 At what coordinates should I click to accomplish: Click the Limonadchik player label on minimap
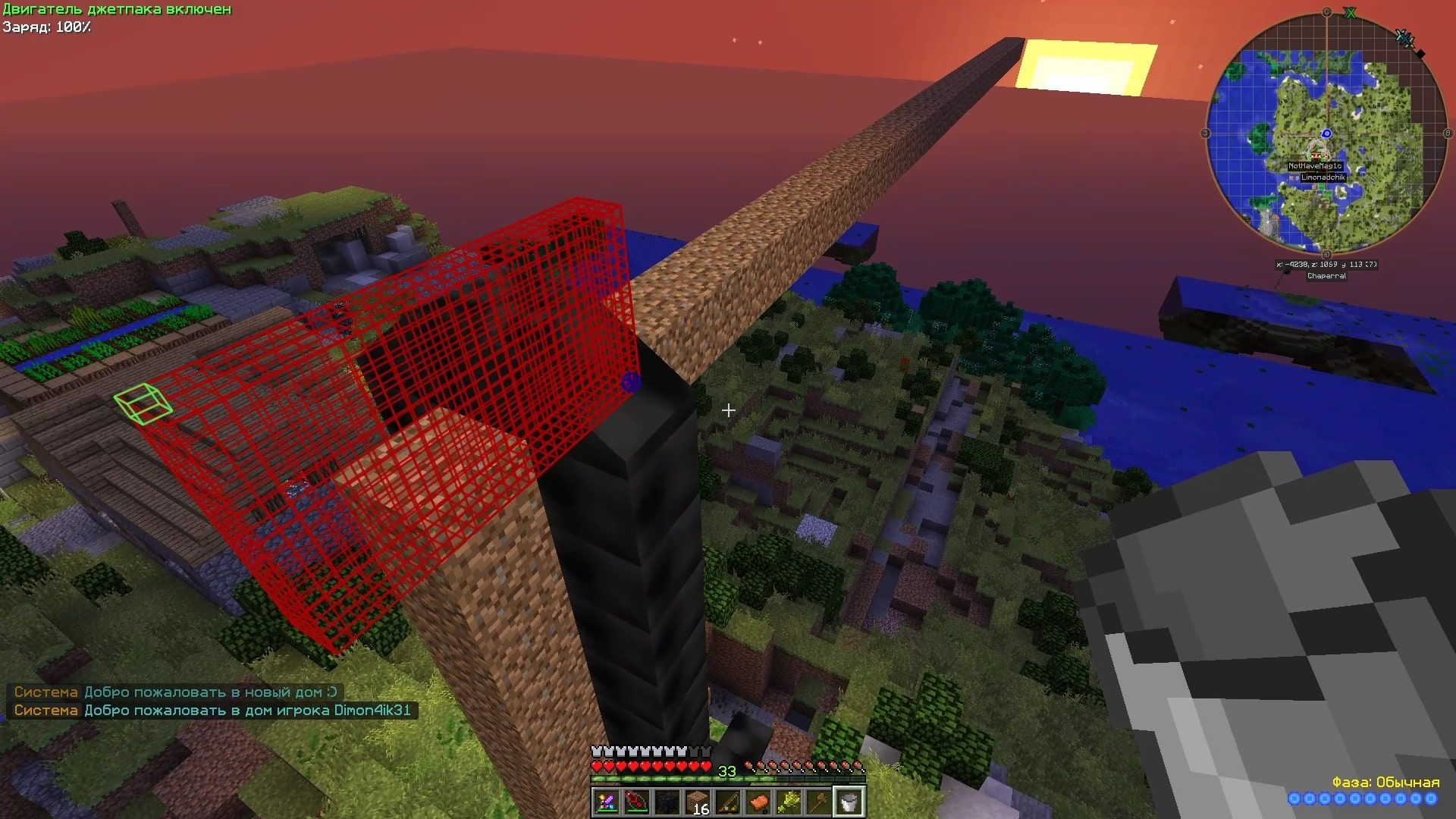tap(1323, 177)
